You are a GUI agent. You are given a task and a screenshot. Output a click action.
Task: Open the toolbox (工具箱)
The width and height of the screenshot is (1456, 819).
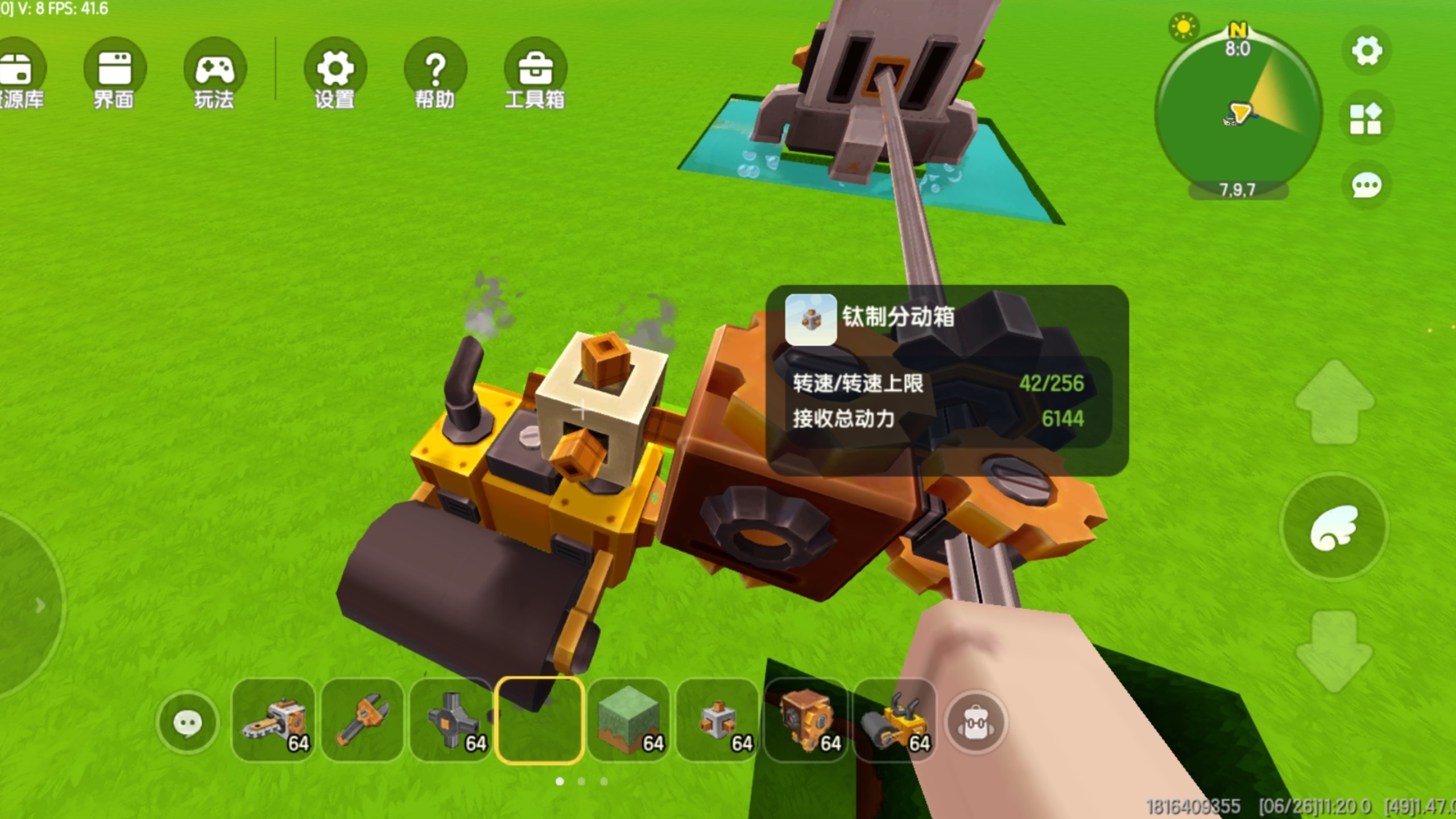coord(535,68)
